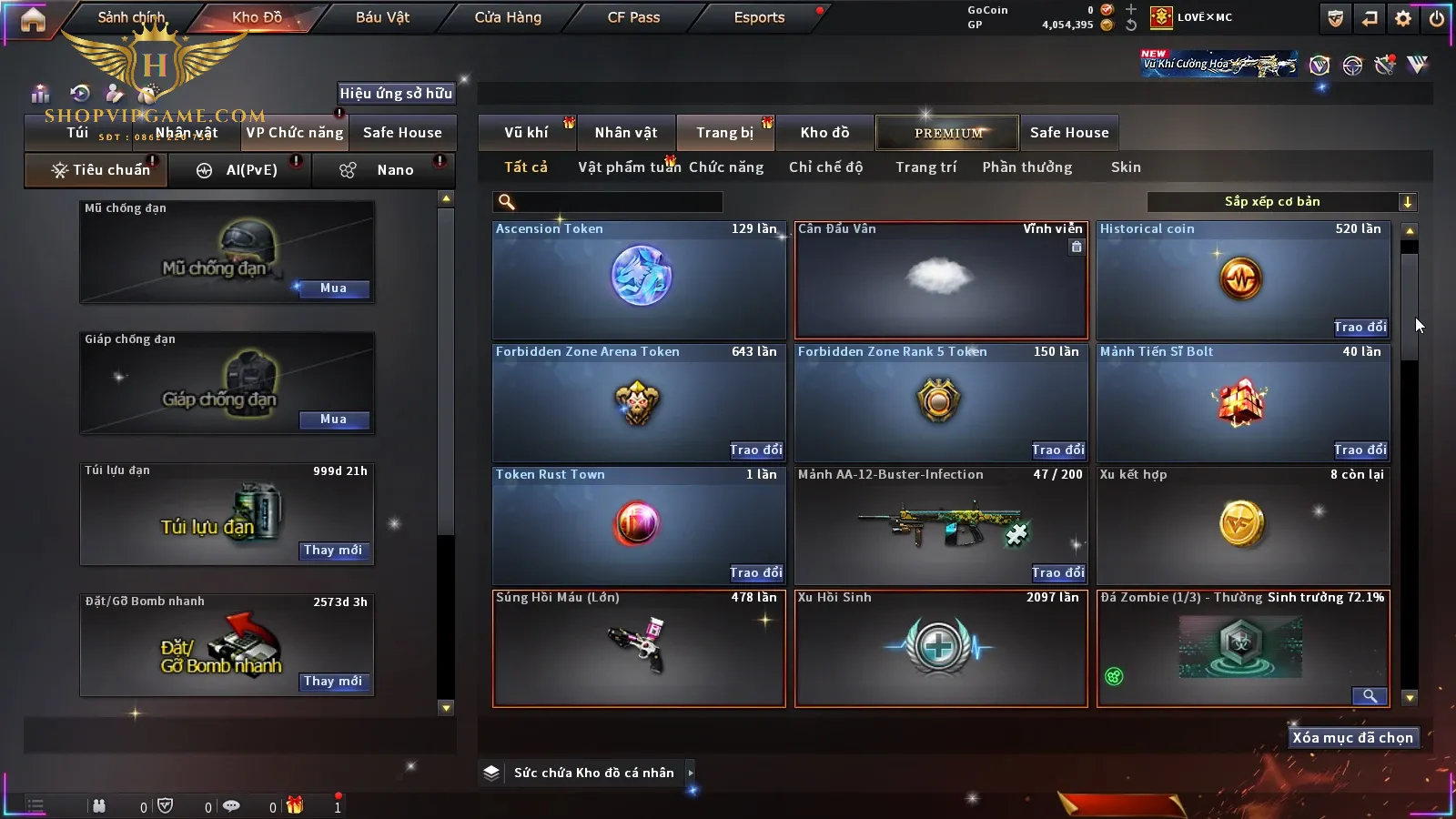Image resolution: width=1456 pixels, height=819 pixels.
Task: Show the Chức năng filter category
Action: point(725,167)
